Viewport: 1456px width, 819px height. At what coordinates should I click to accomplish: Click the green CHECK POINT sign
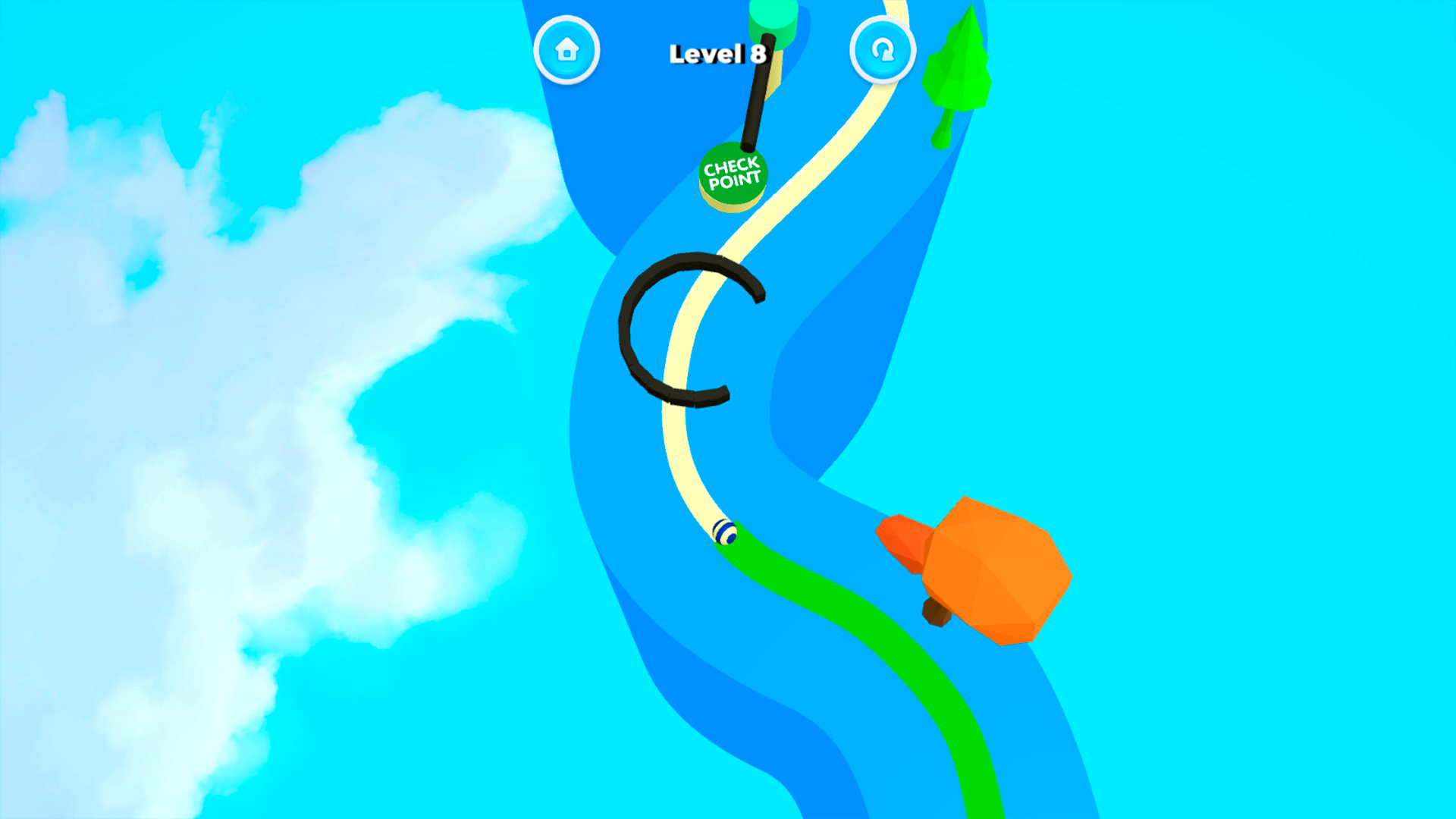733,174
